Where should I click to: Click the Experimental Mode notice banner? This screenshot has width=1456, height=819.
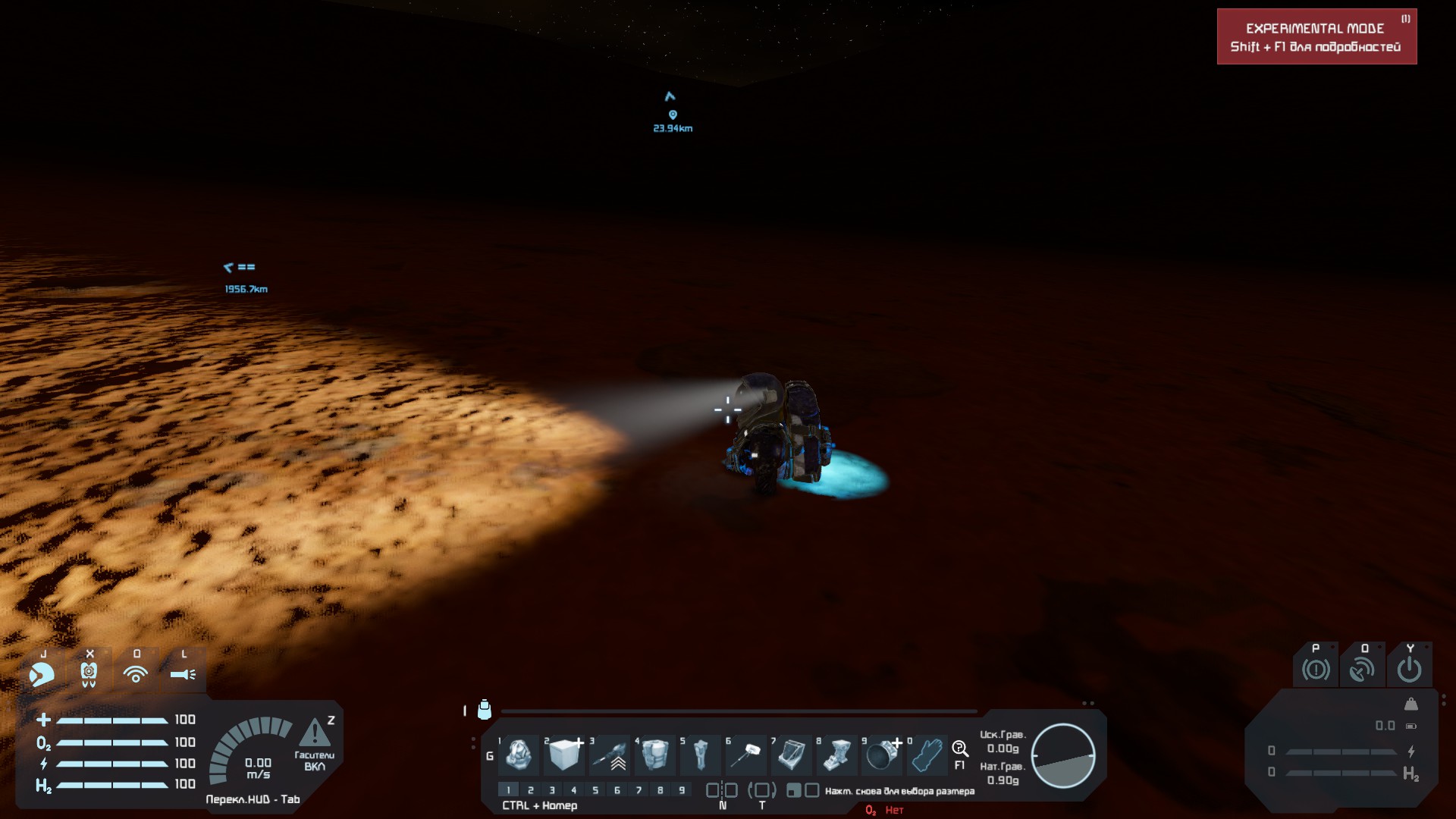click(1316, 36)
